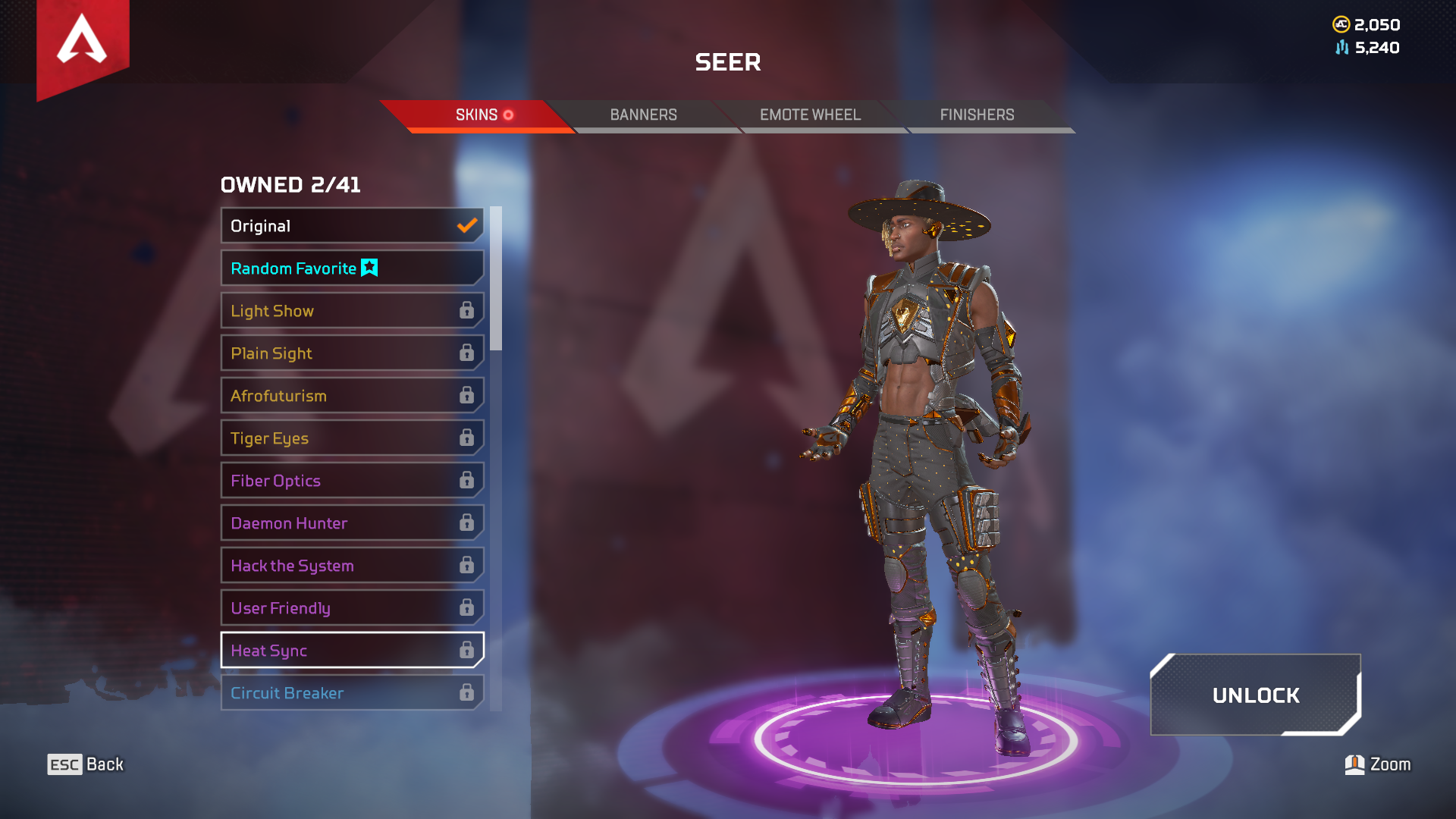Click the lock icon on Hack the System
Viewport: 1456px width, 819px height.
coord(466,565)
